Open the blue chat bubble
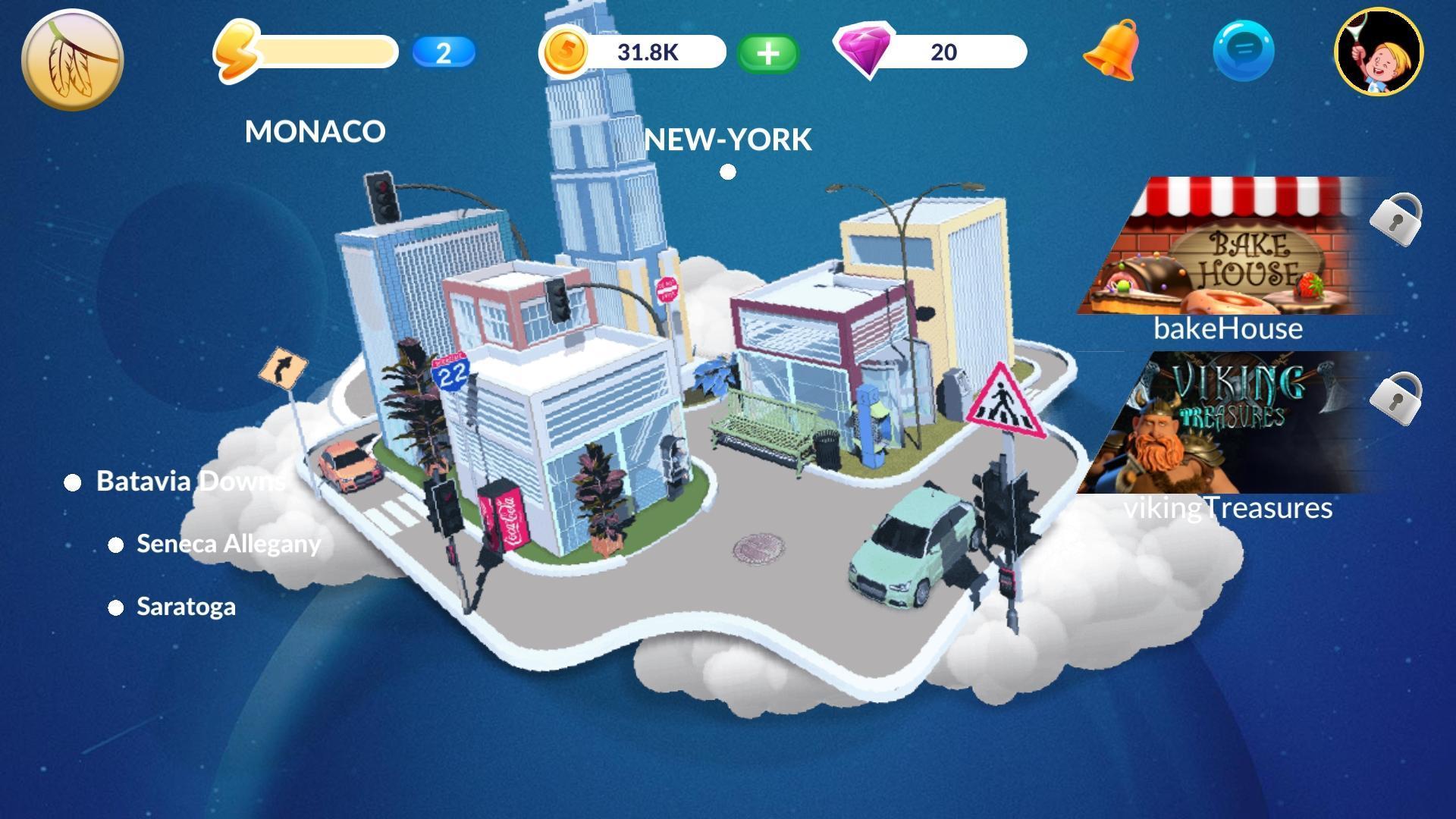 (1244, 51)
